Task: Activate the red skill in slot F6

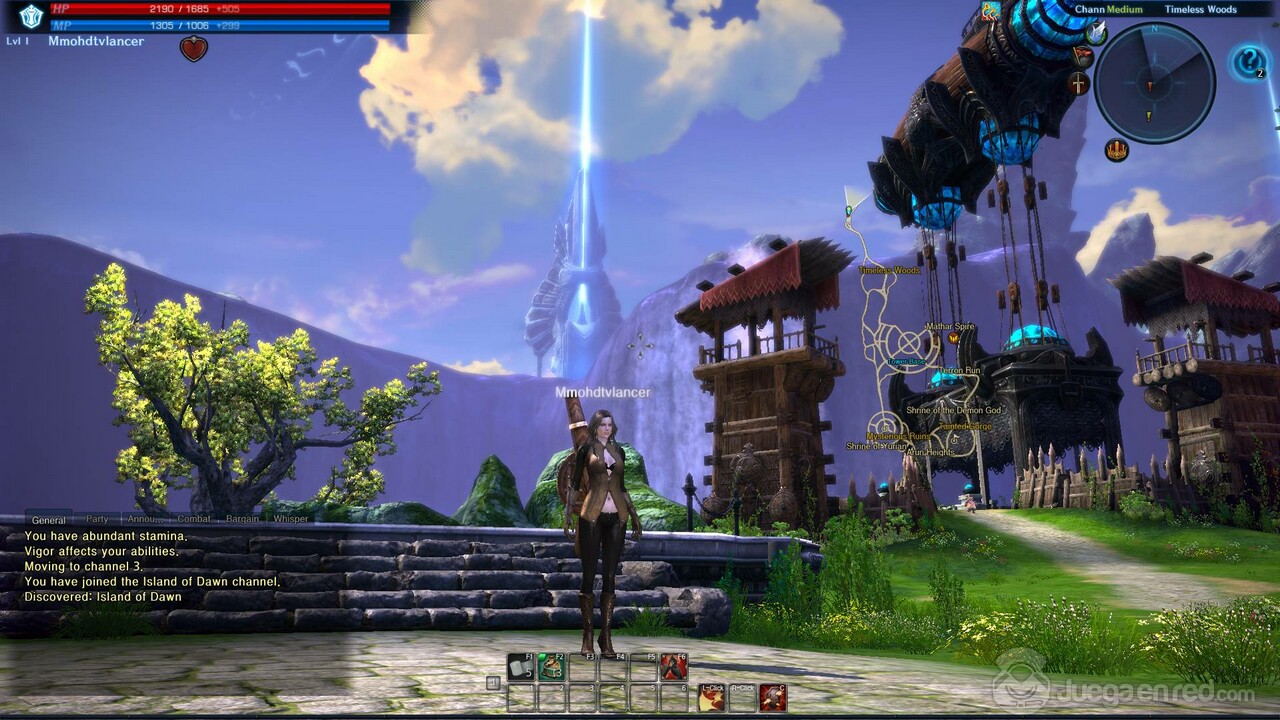Action: click(x=674, y=666)
